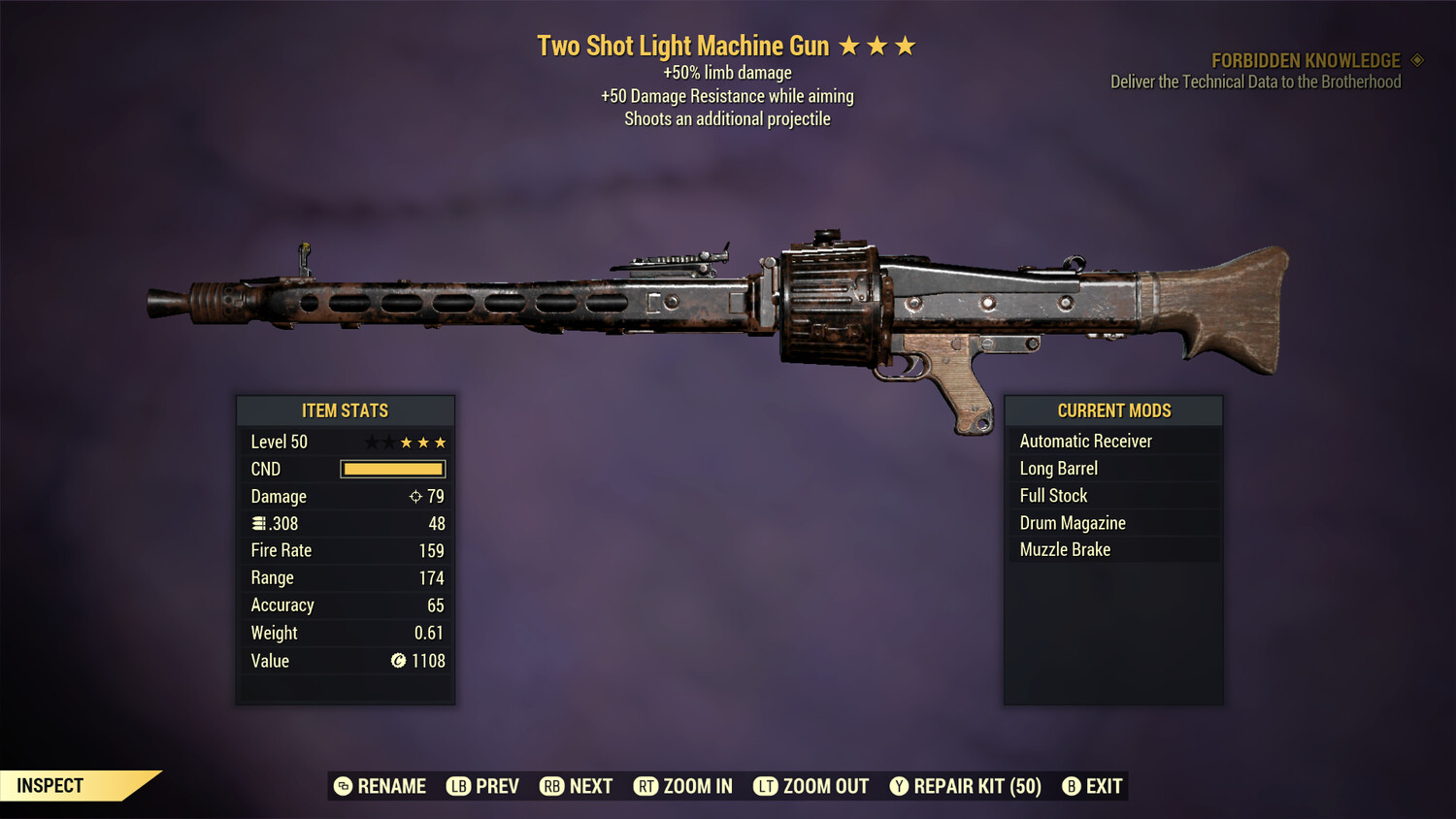Click the LT zoom out glyph icon
1456x819 pixels.
pyautogui.click(x=766, y=786)
